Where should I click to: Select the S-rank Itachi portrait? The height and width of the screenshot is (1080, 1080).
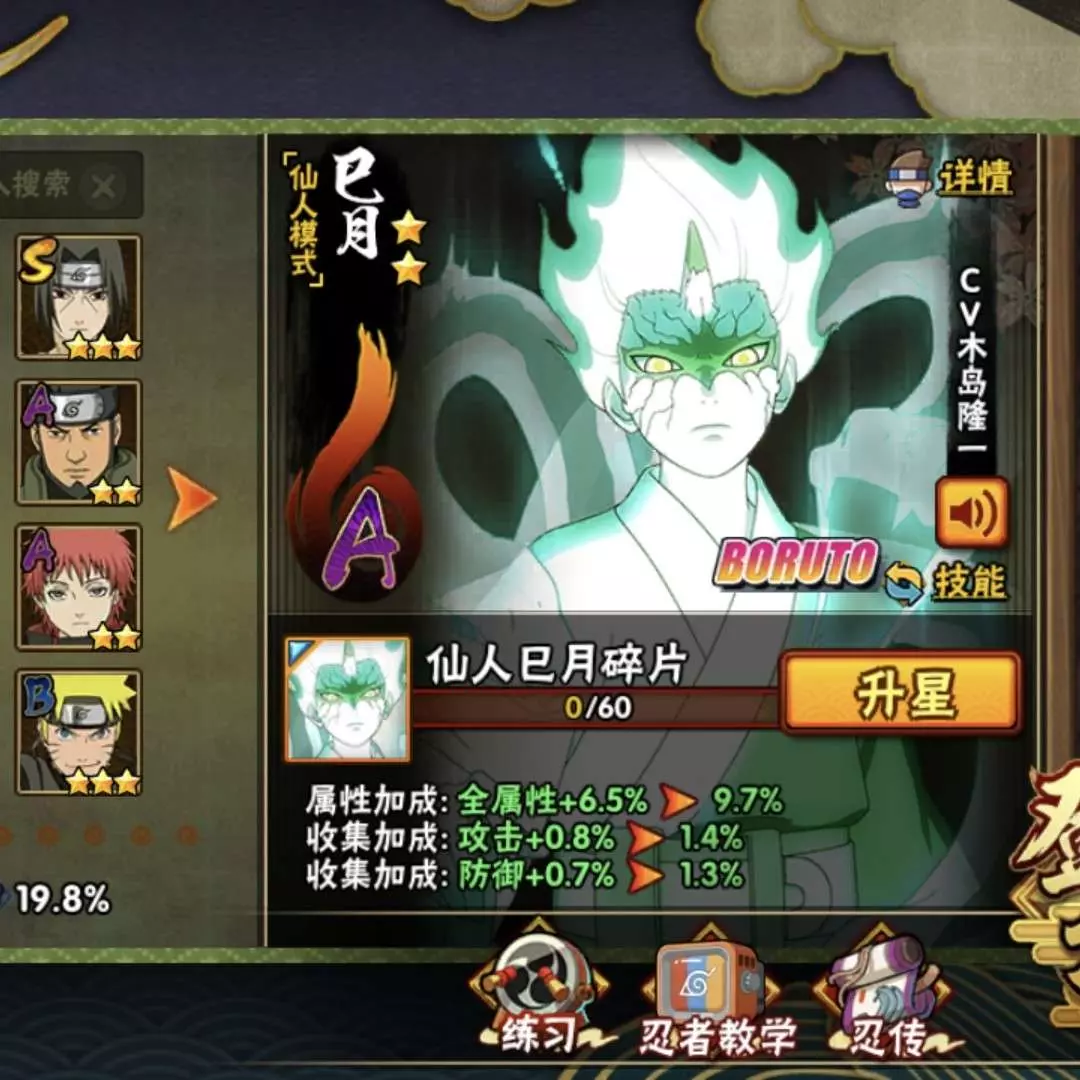coord(79,297)
